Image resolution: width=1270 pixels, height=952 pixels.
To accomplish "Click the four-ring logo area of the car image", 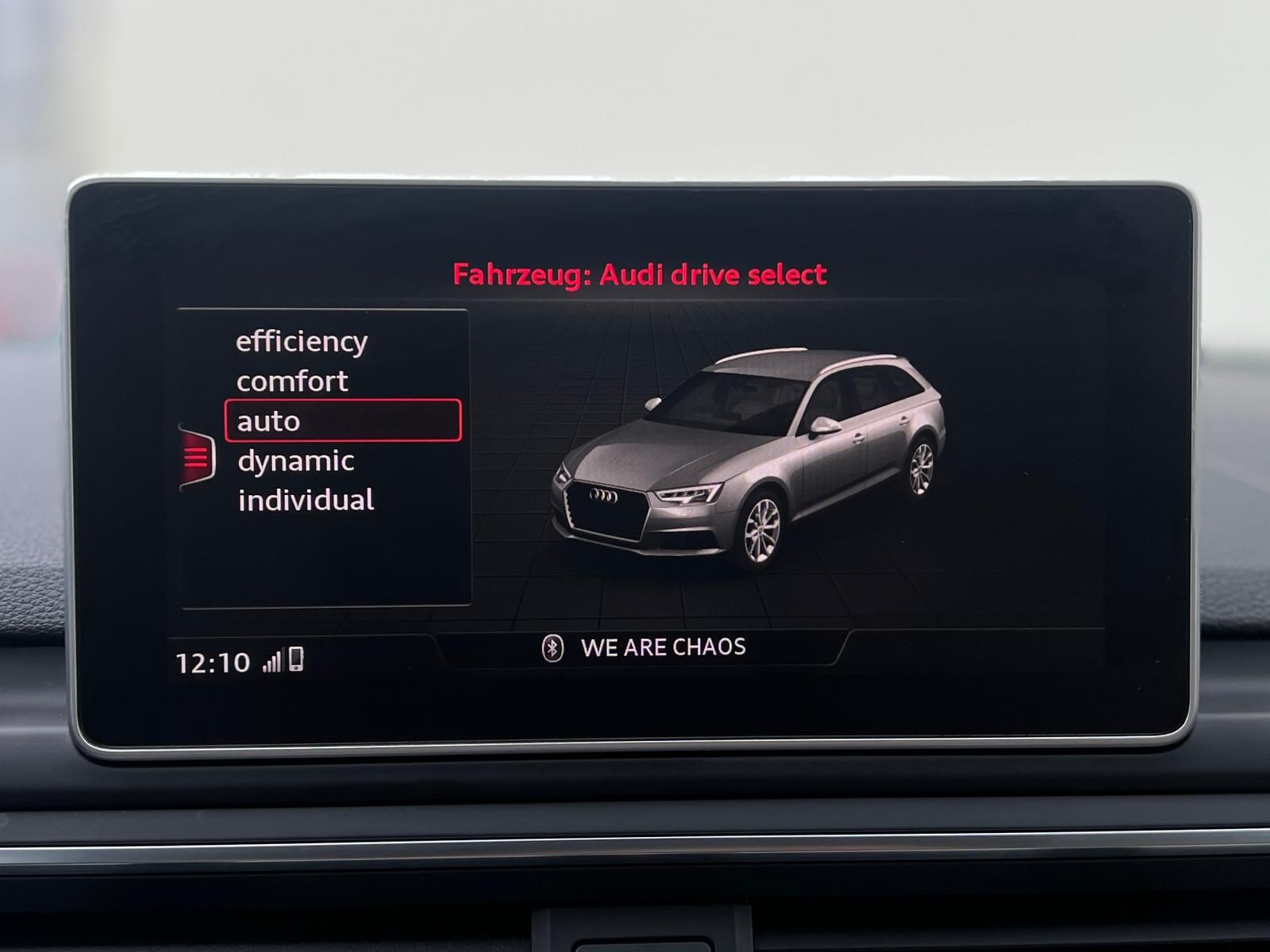I will (605, 496).
